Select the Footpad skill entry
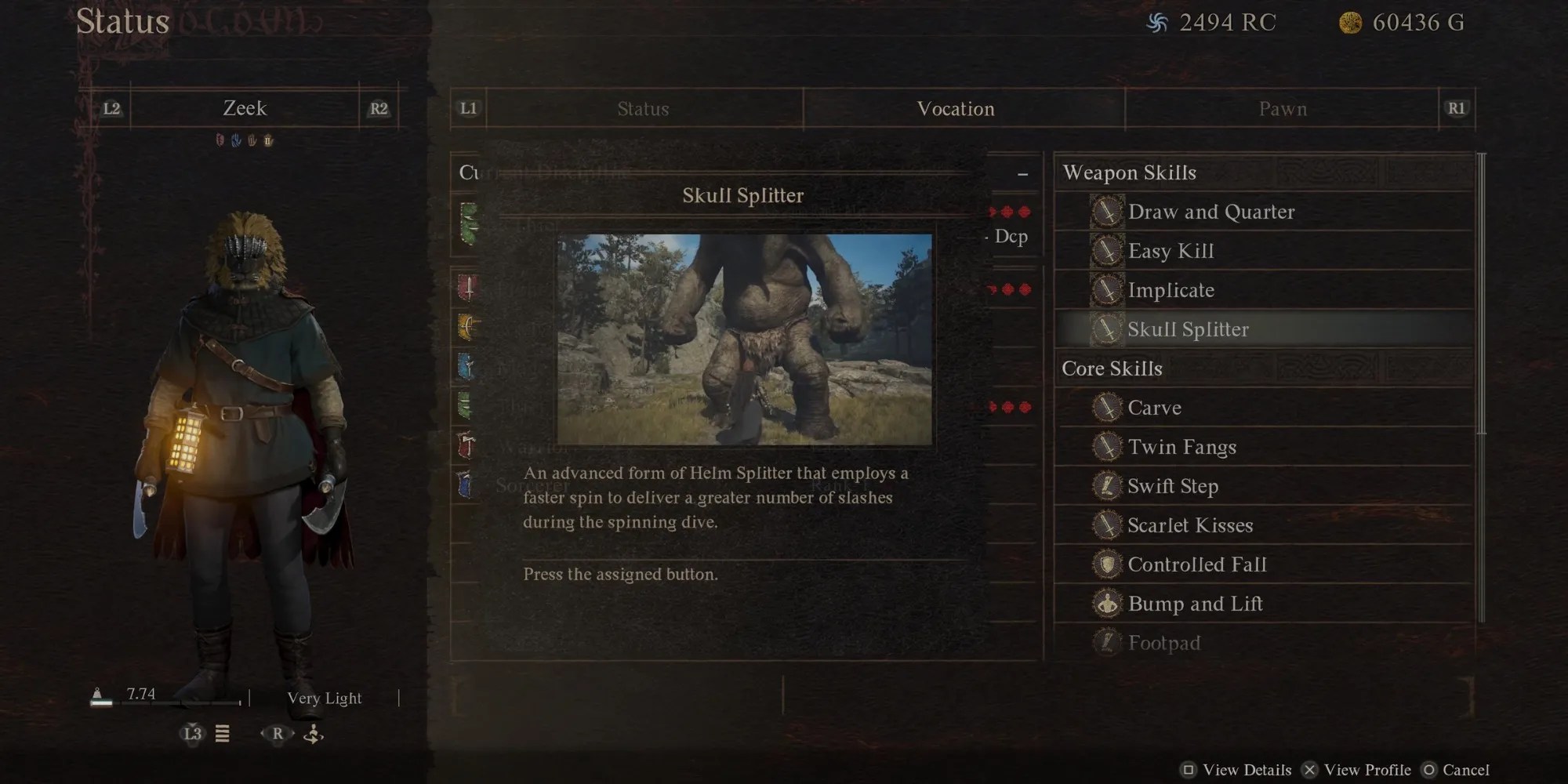This screenshot has height=784, width=1568. click(x=1163, y=643)
